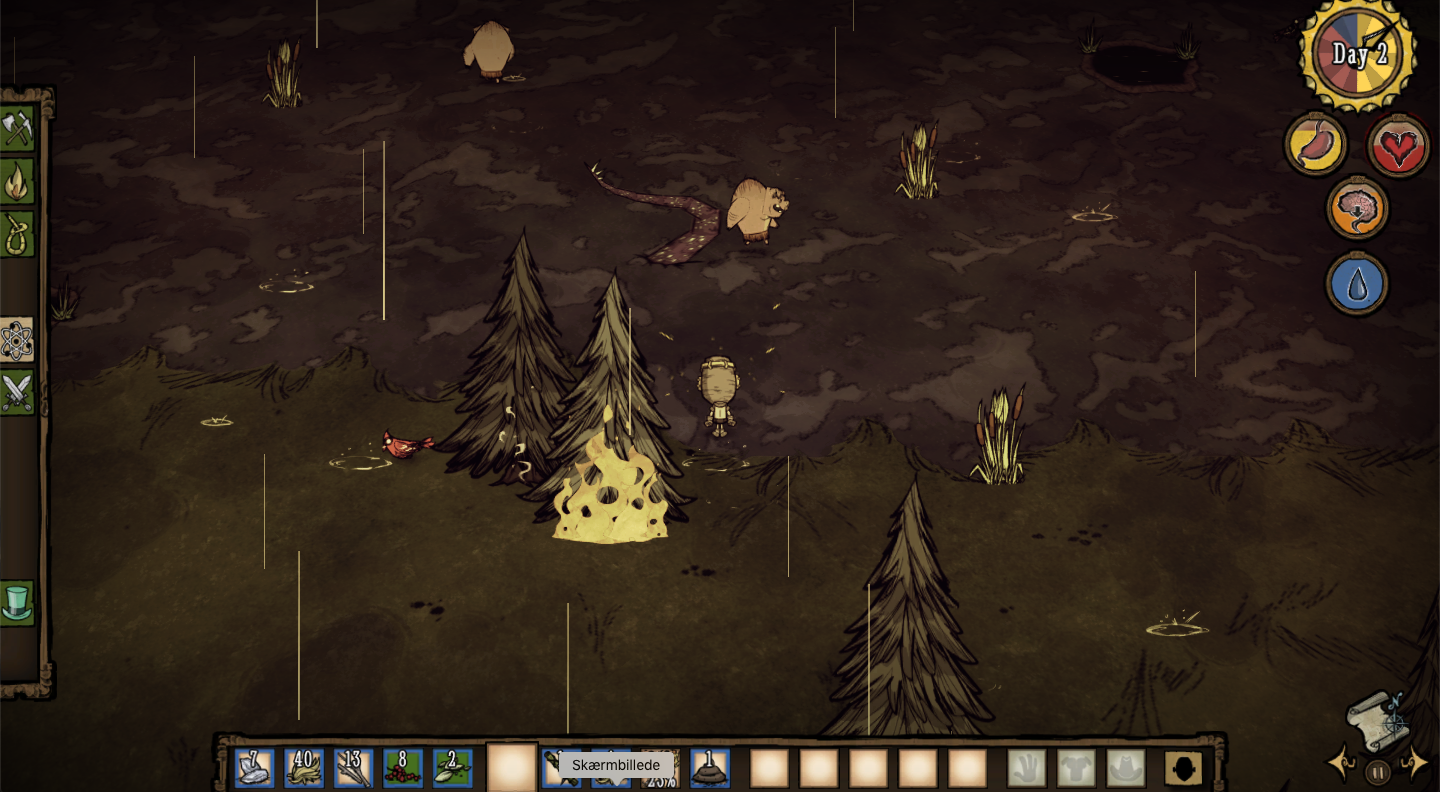Select the twigs stack of 13
Viewport: 1440px width, 792px height.
pos(354,768)
